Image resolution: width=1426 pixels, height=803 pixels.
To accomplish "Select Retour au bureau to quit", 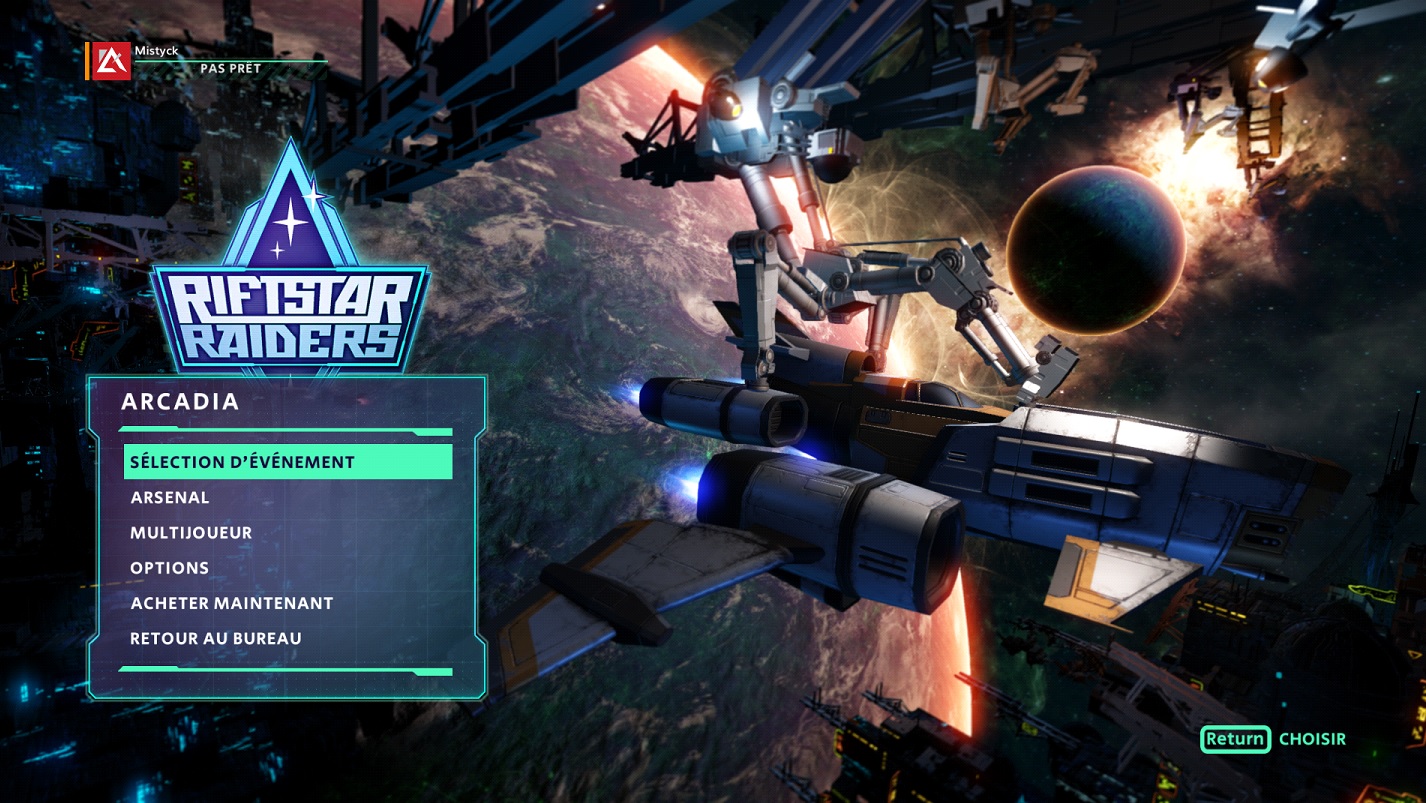I will (x=216, y=638).
